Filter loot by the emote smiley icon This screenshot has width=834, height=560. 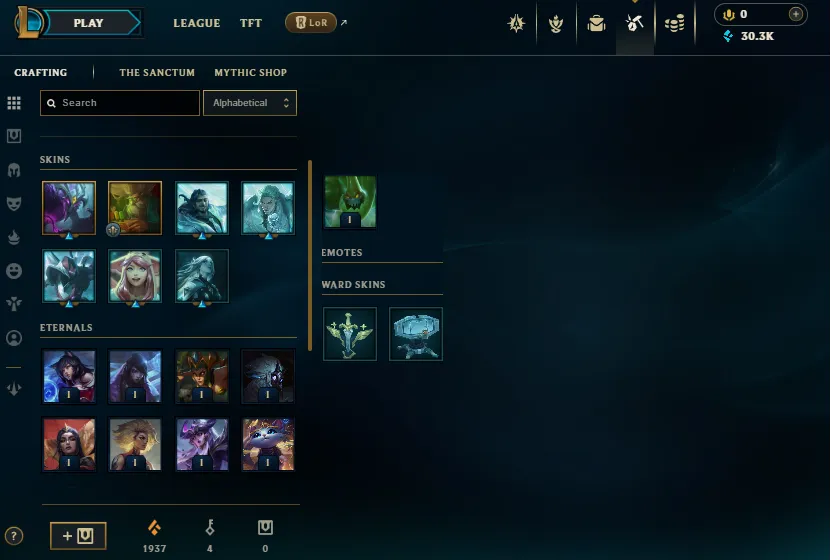[x=14, y=271]
